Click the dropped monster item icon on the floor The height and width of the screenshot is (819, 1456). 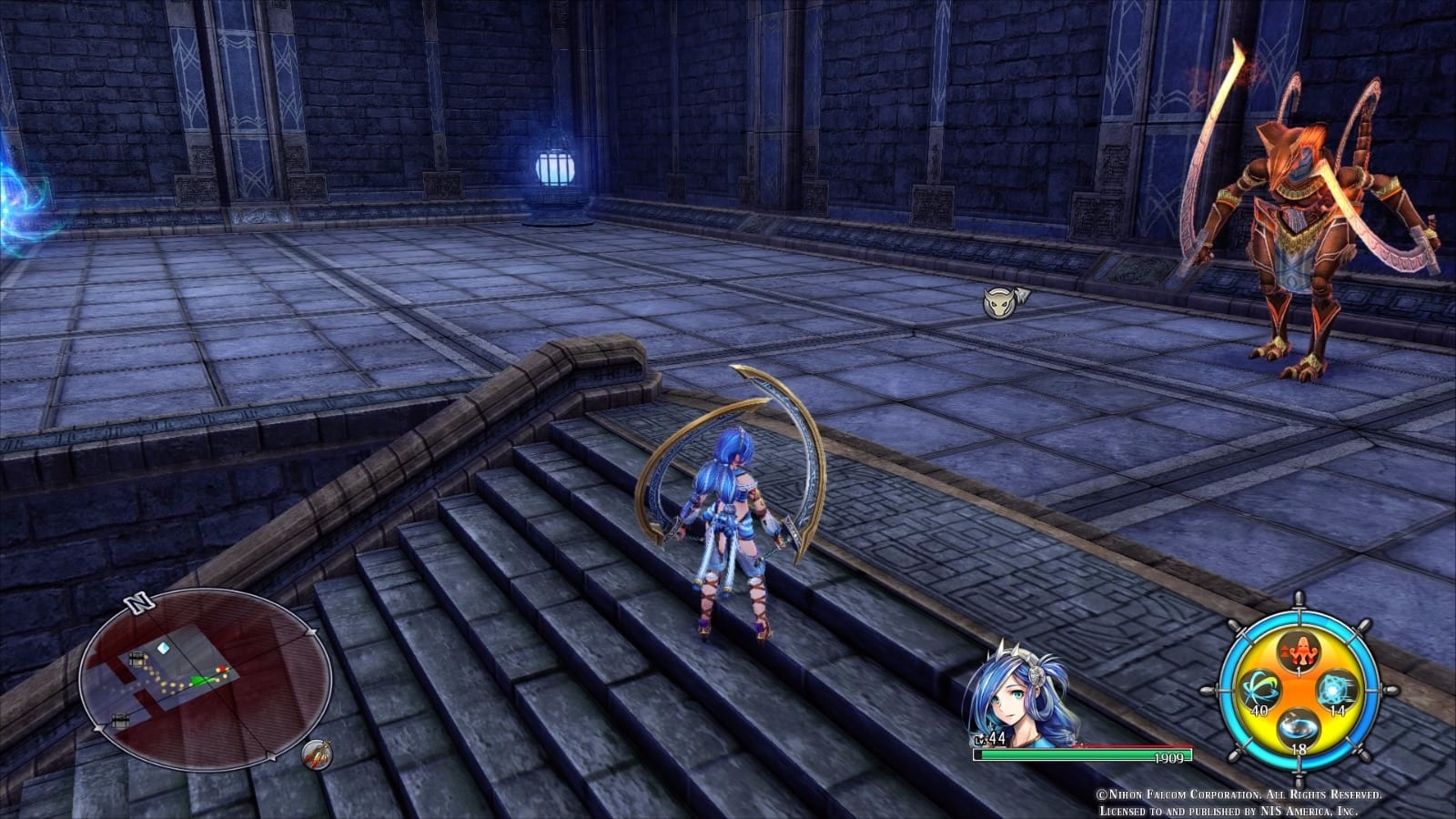1001,304
